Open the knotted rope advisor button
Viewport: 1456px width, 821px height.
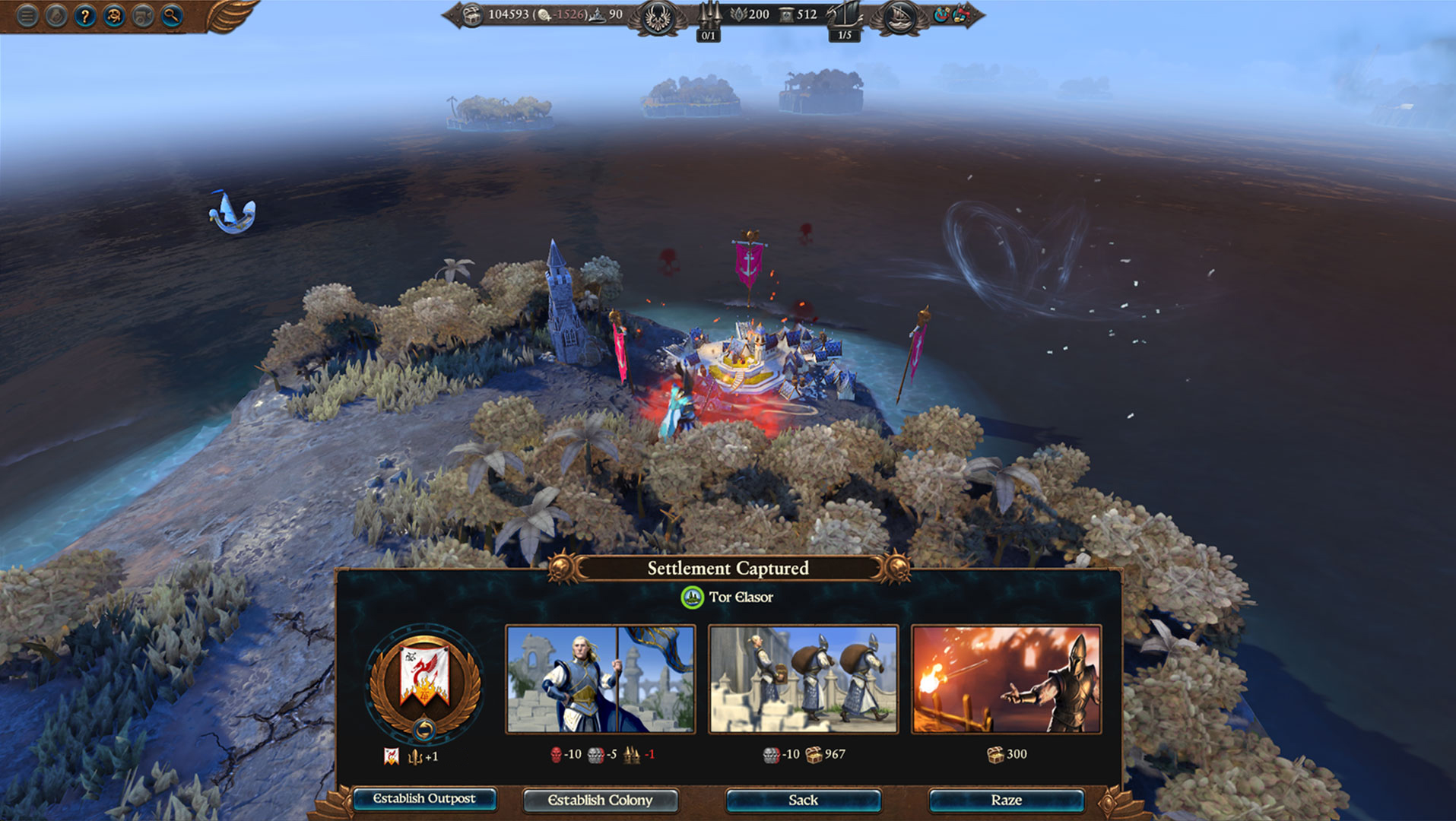click(114, 16)
